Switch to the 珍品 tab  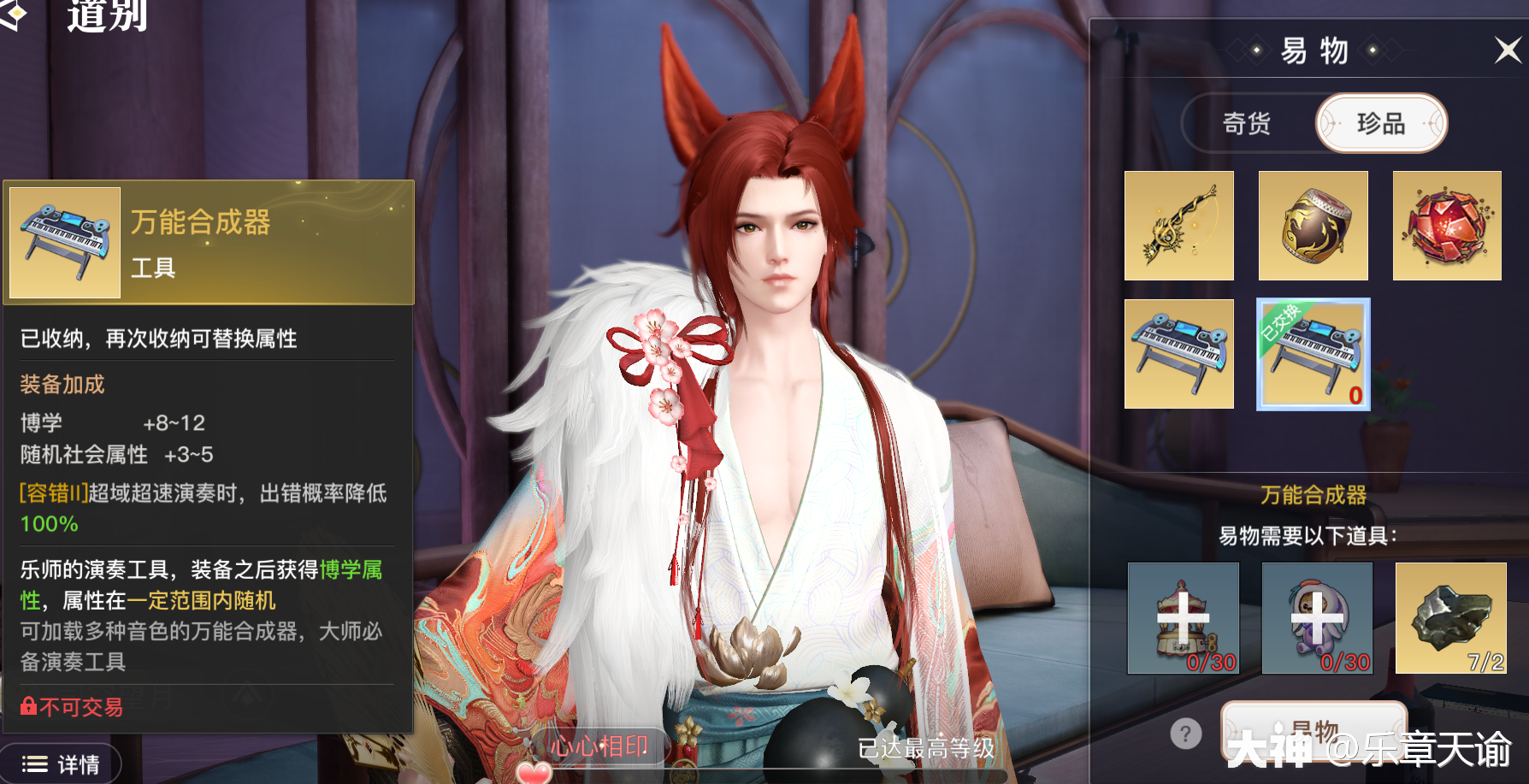1382,123
